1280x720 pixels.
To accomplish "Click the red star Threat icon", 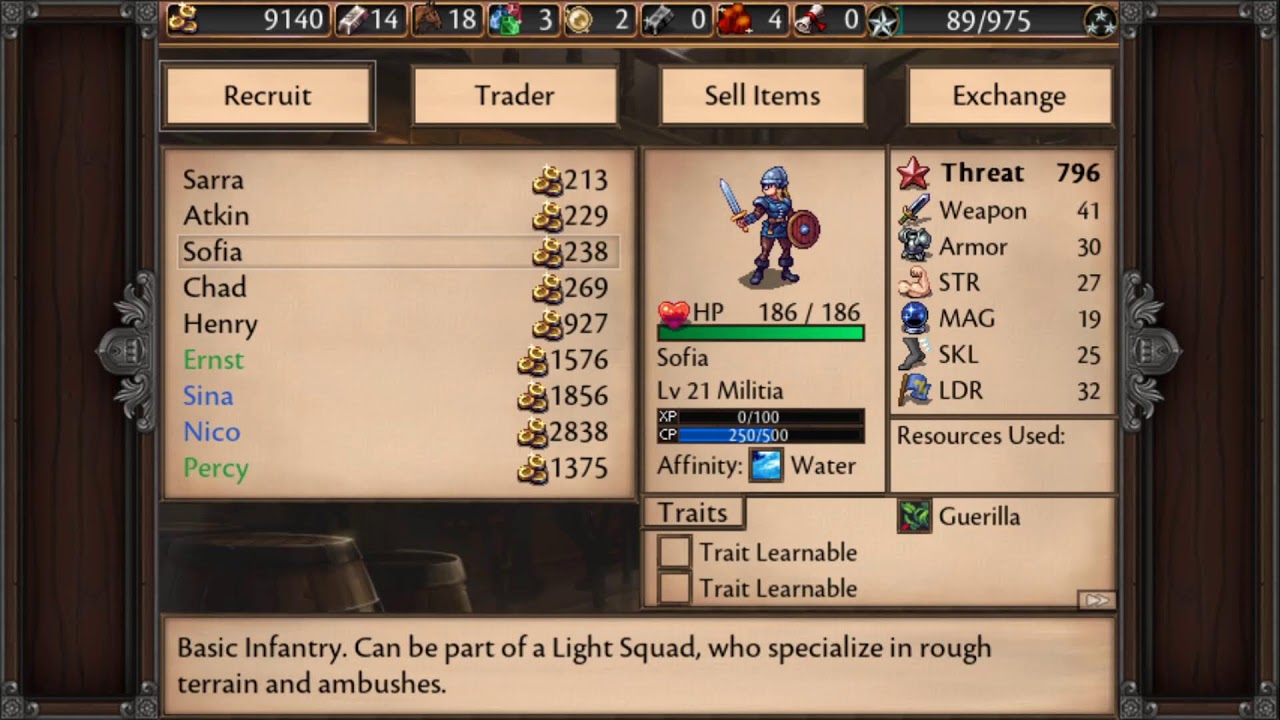I will pos(913,174).
